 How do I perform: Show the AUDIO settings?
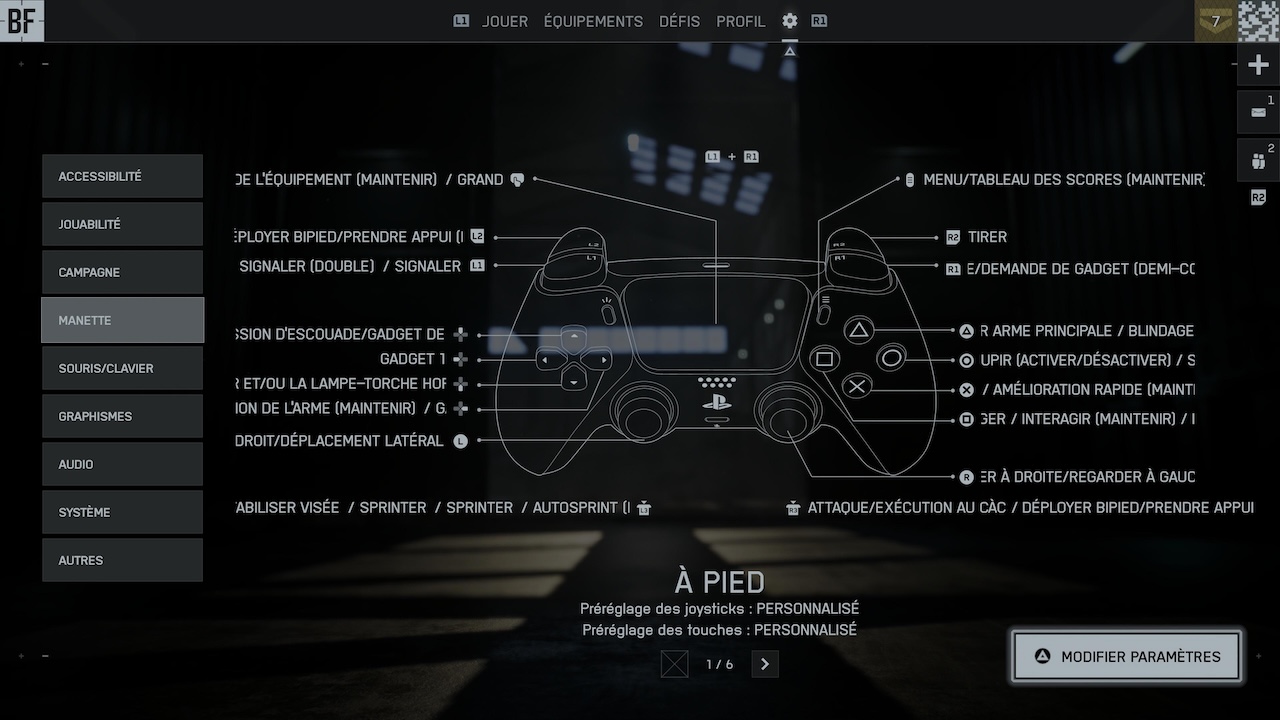(x=122, y=464)
